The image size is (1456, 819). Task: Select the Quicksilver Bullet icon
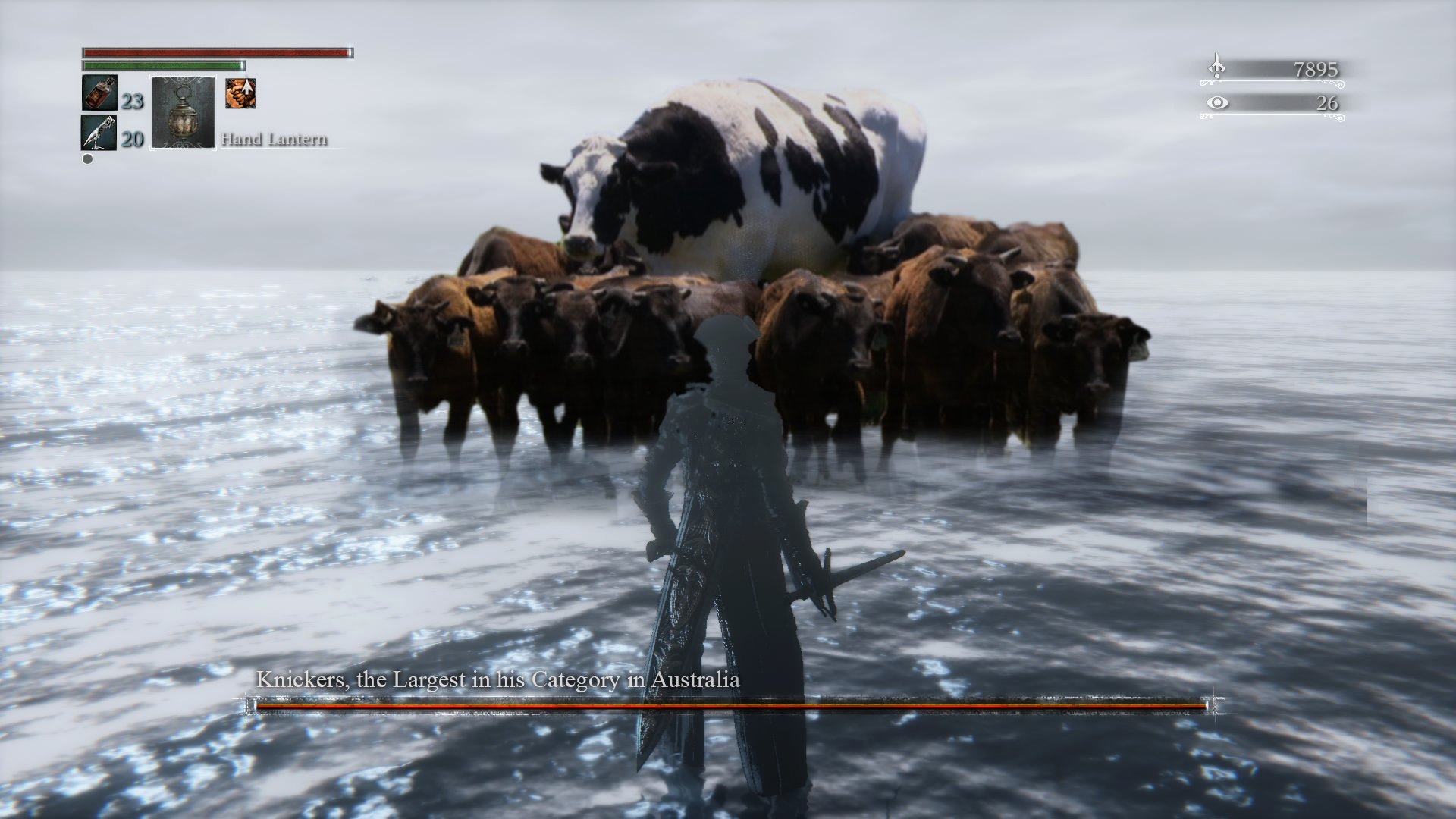tap(99, 133)
